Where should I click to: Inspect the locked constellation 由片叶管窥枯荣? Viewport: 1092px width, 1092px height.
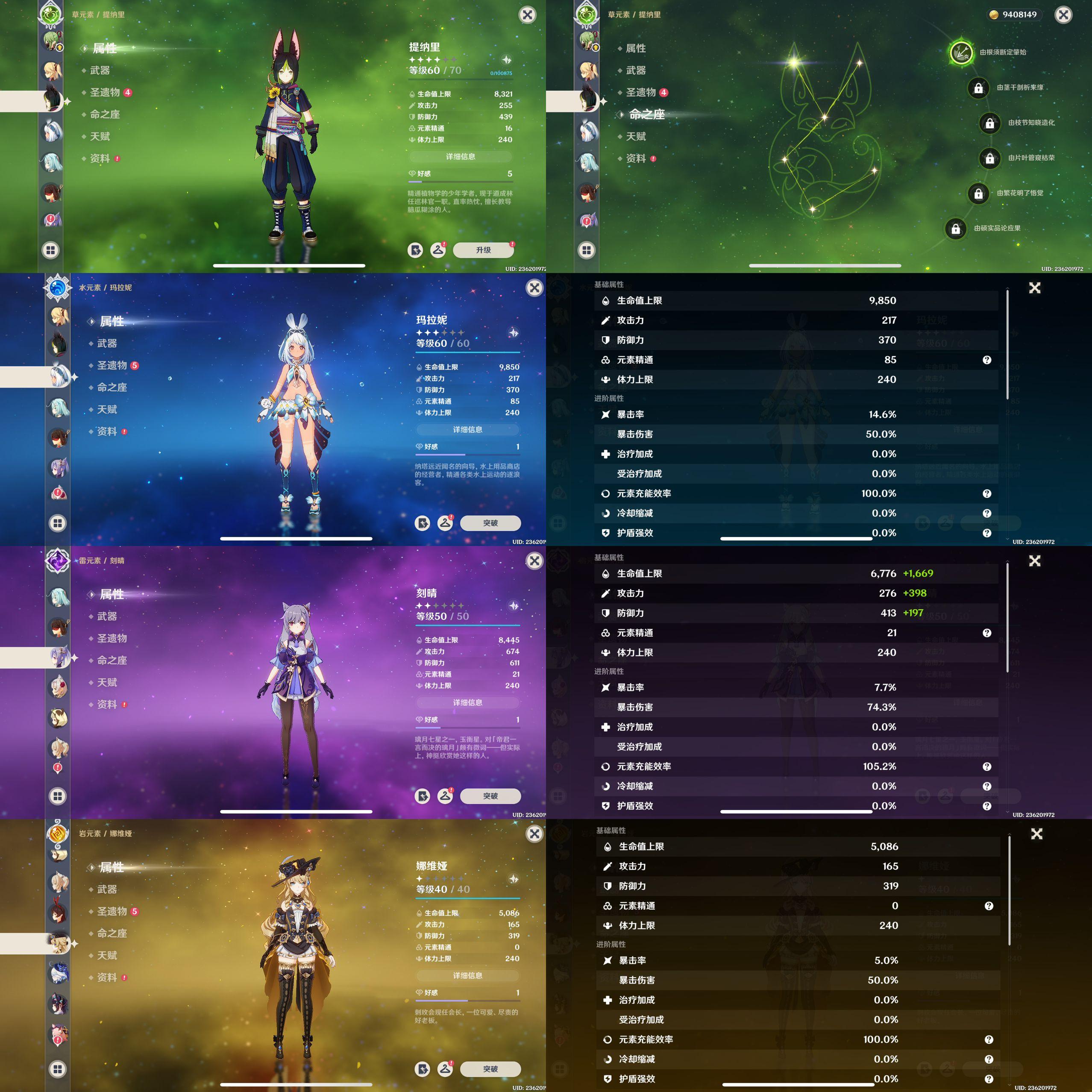click(990, 158)
